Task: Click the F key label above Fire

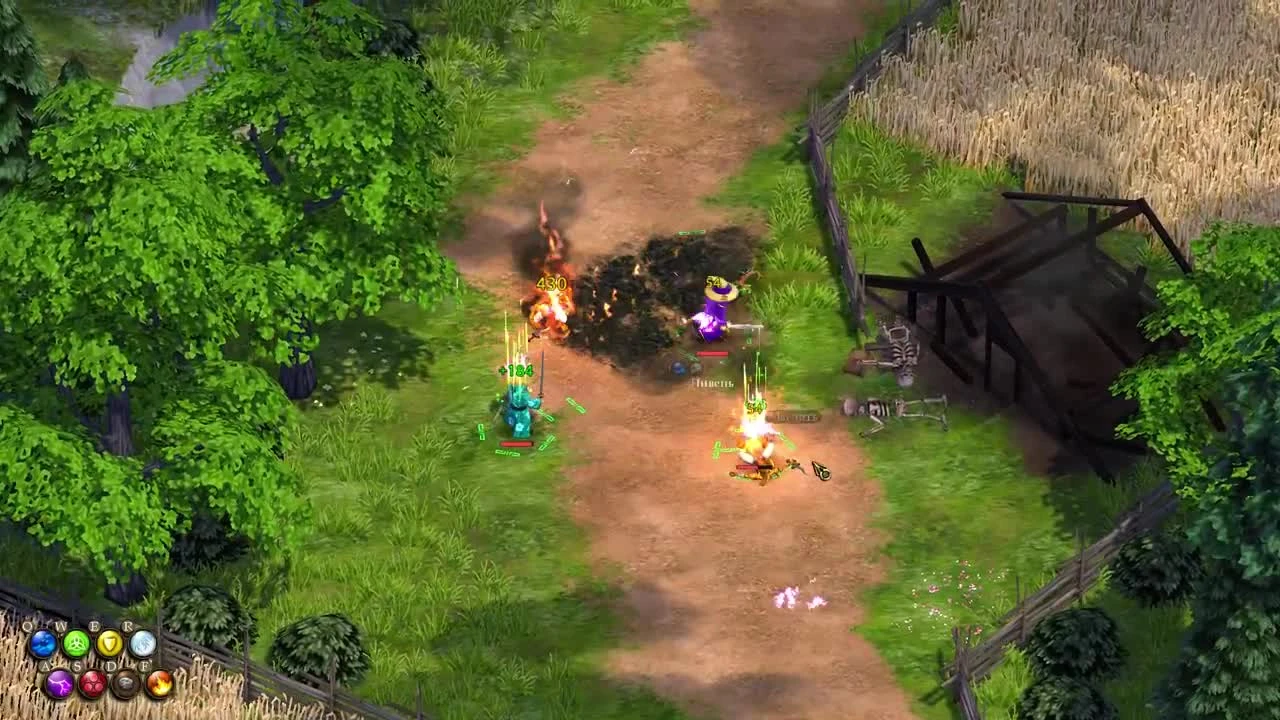Action: pyautogui.click(x=145, y=665)
